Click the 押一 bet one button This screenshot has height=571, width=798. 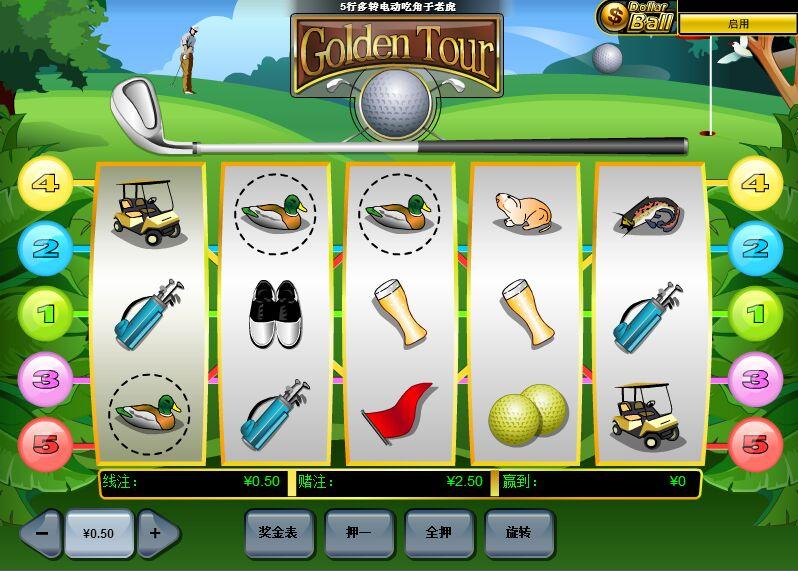click(x=359, y=533)
